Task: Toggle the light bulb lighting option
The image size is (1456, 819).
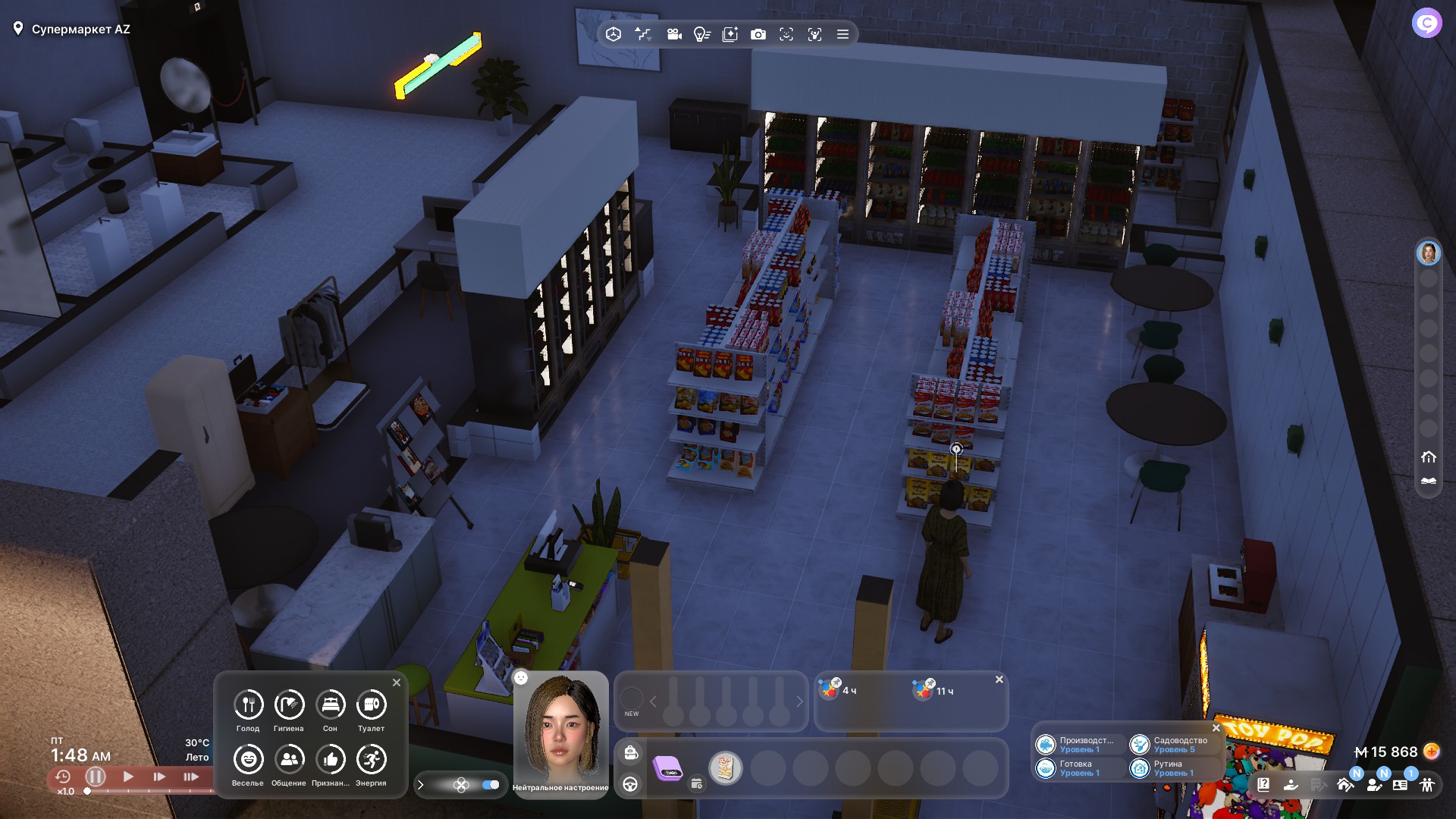Action: pyautogui.click(x=701, y=34)
